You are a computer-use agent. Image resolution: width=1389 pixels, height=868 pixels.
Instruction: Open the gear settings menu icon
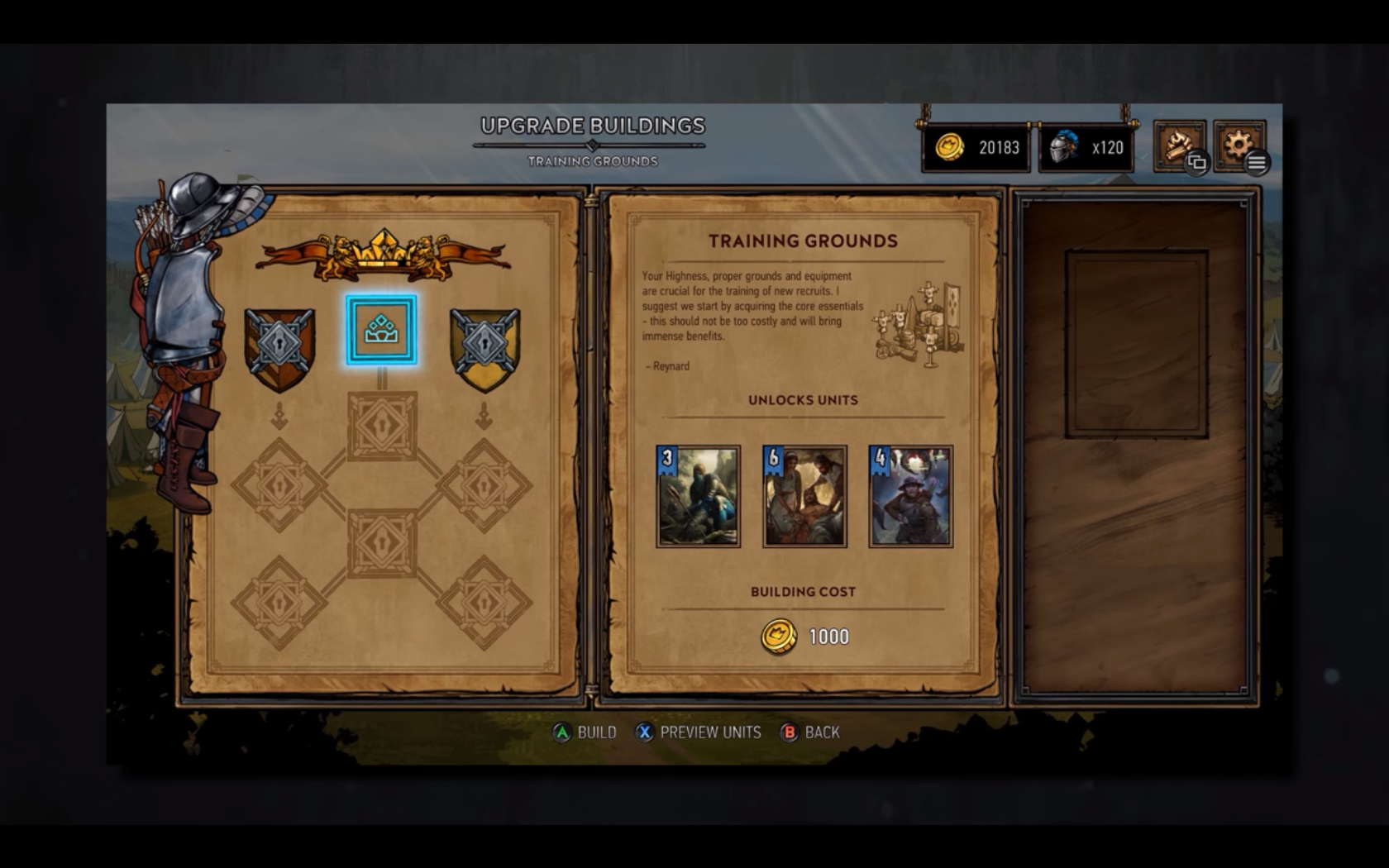[1239, 146]
